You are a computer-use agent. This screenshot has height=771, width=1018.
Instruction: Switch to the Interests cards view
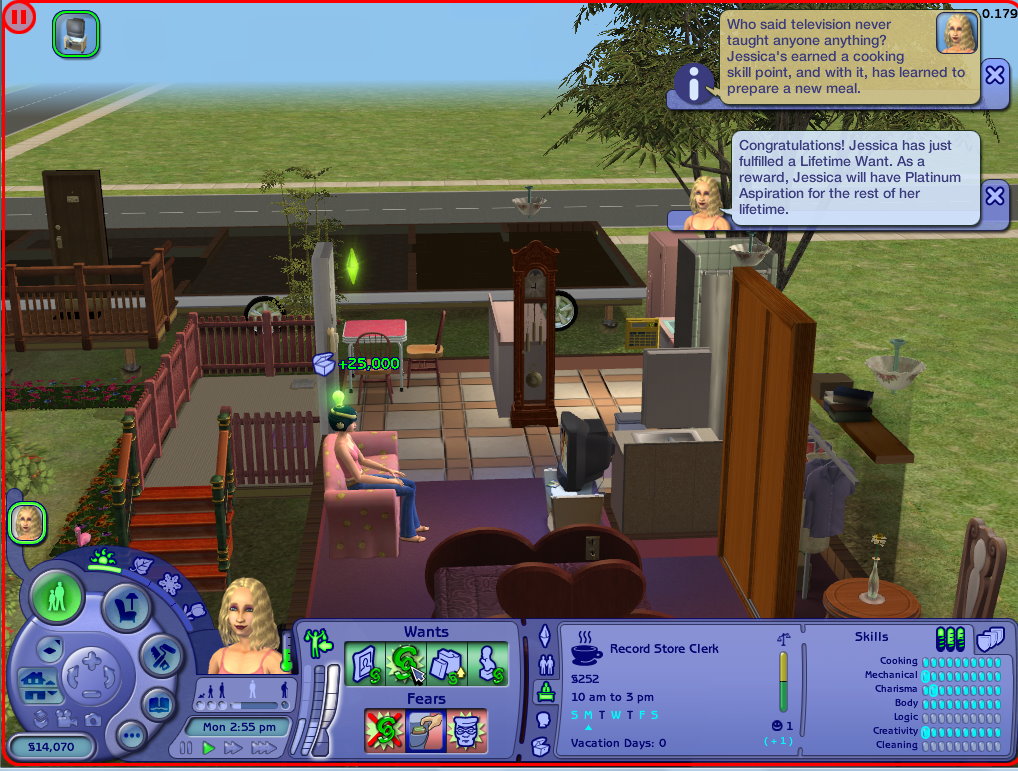(988, 638)
